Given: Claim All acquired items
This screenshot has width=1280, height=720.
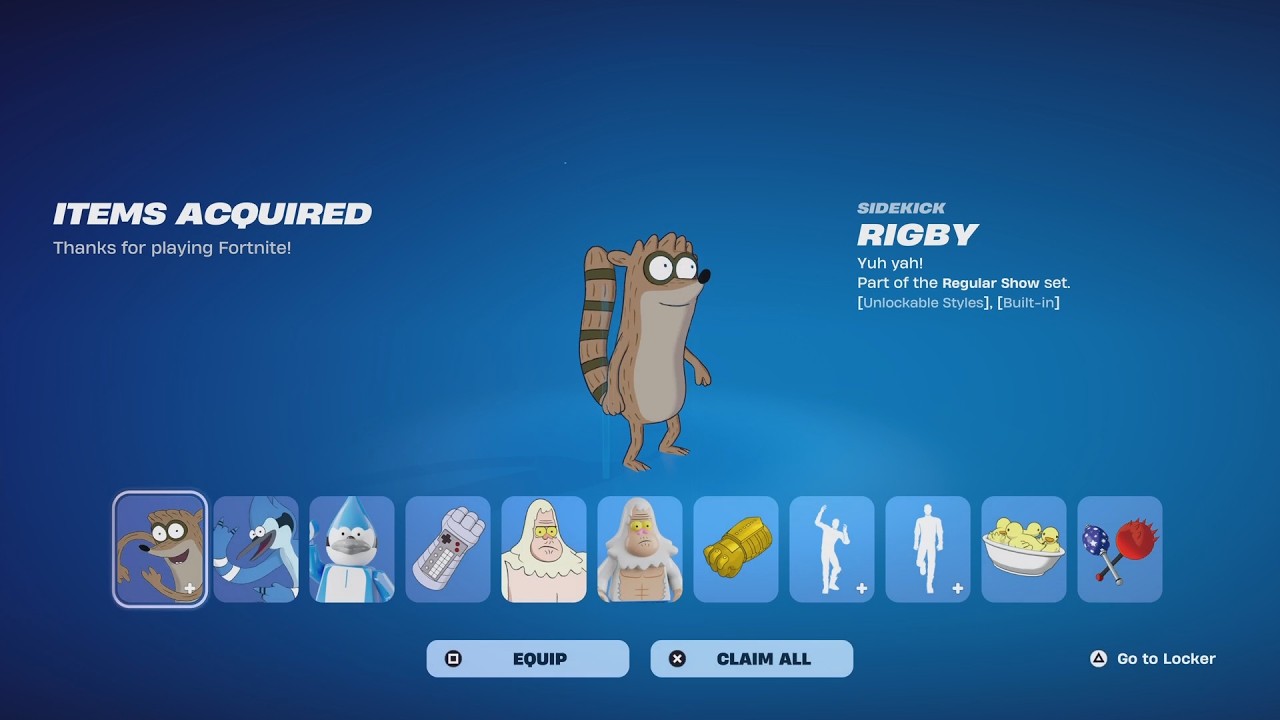Looking at the screenshot, I should (x=752, y=659).
